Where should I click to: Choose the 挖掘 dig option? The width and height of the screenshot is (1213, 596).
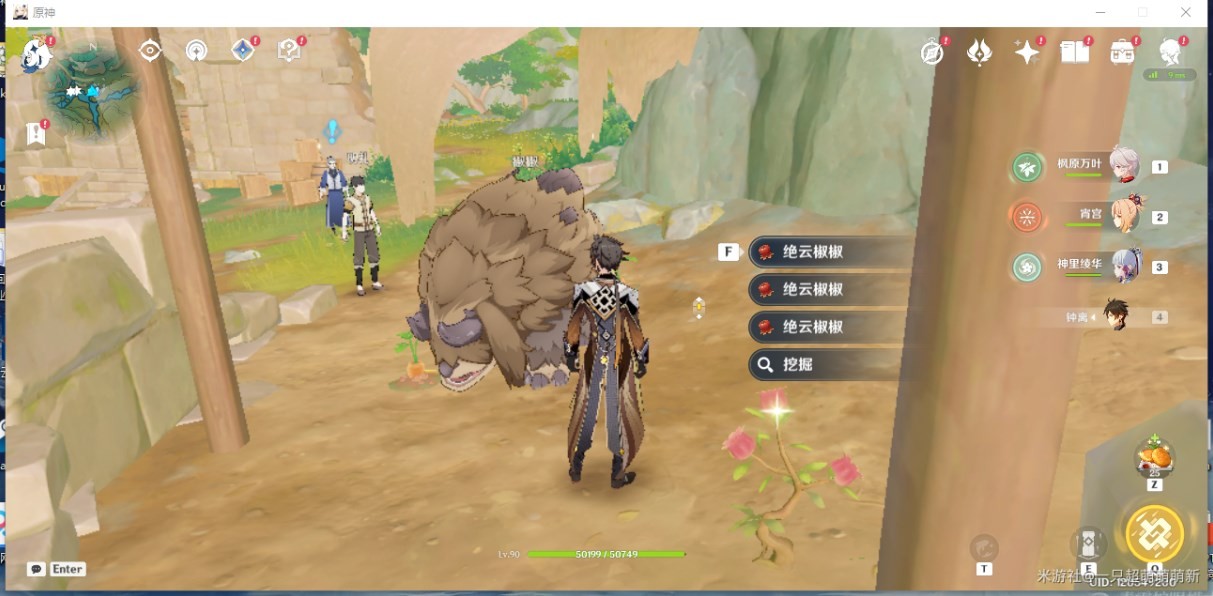tap(825, 365)
